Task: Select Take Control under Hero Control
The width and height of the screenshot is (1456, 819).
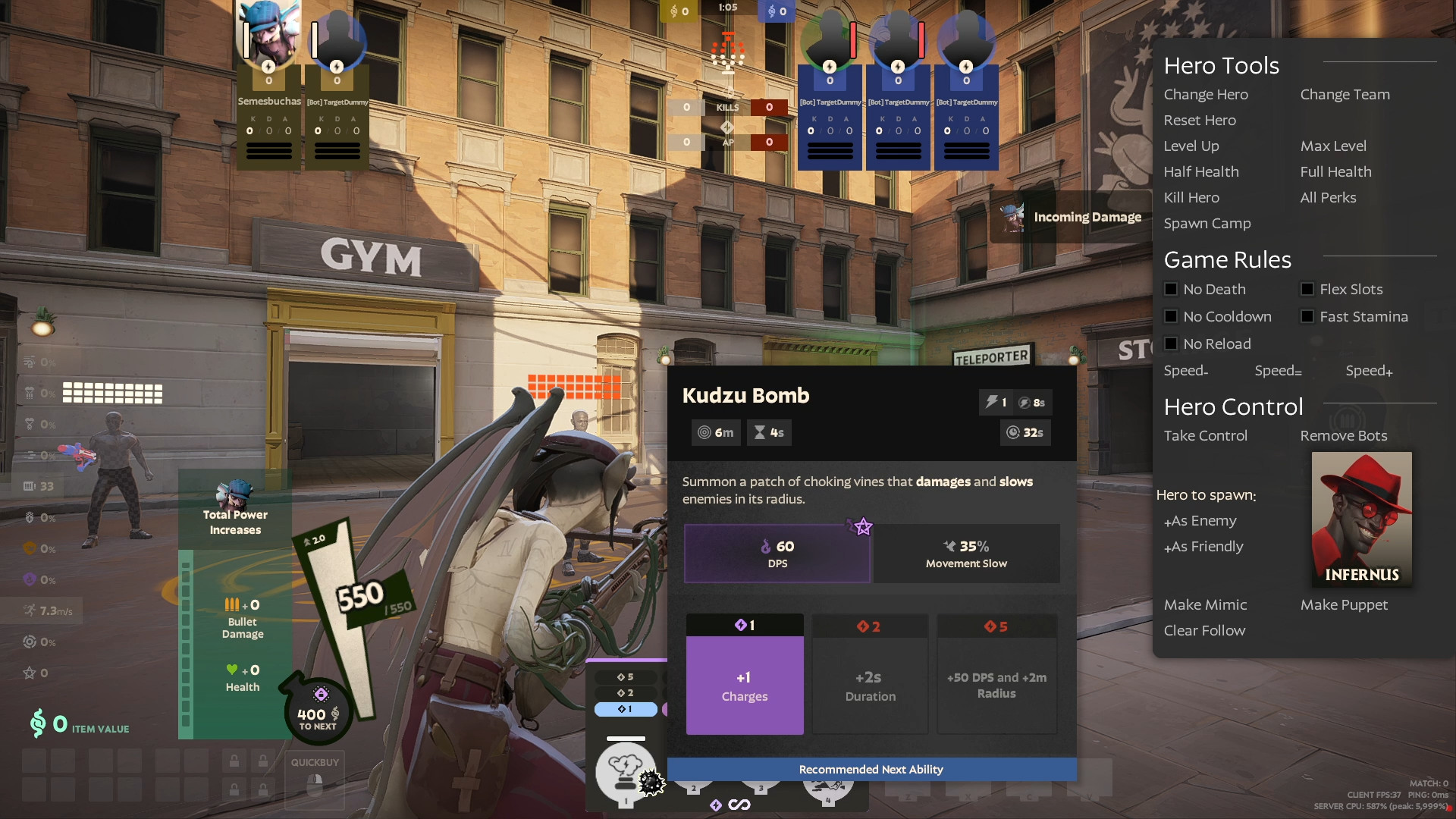Action: click(x=1205, y=436)
